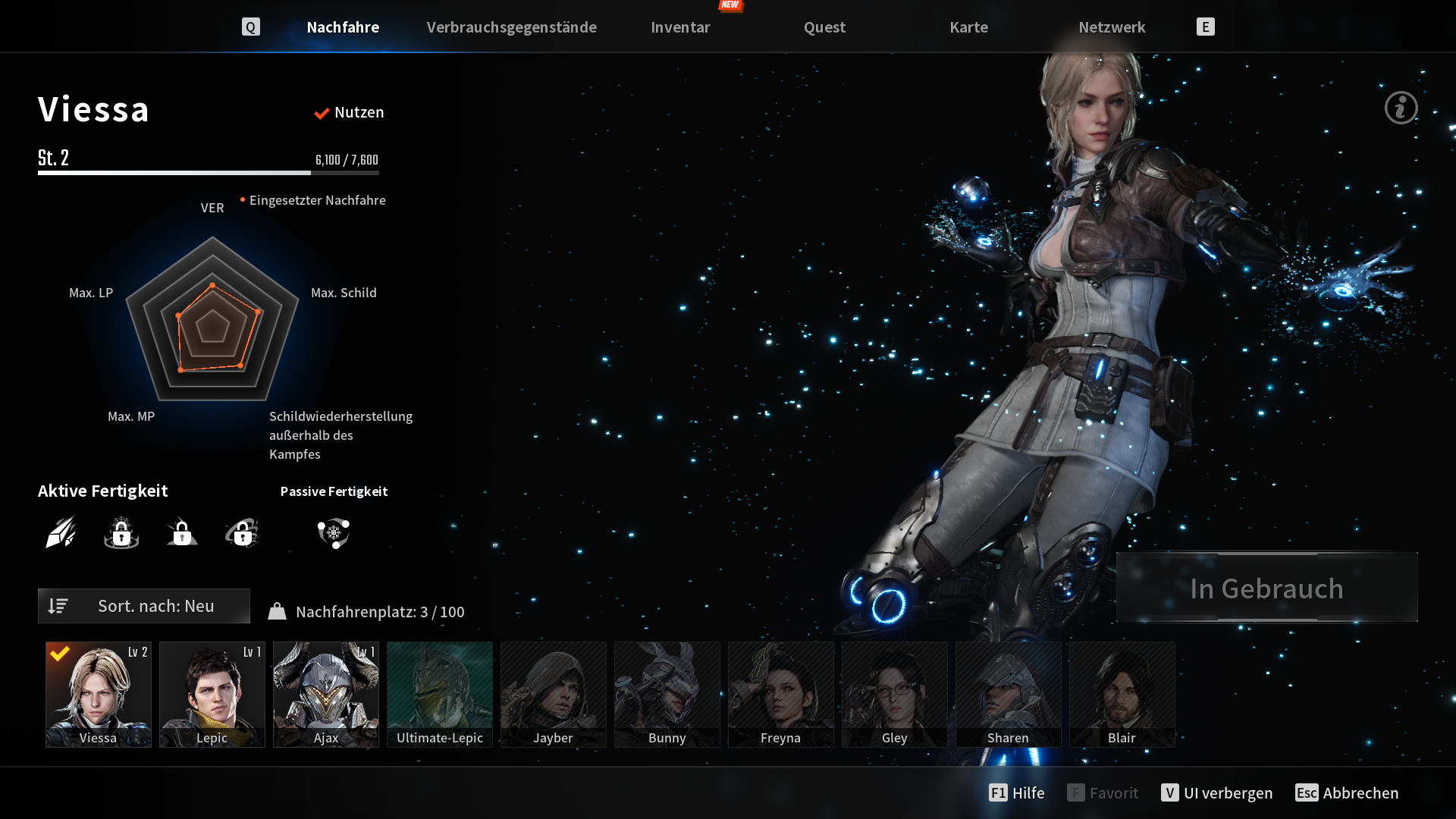View the snowflake passive skill icon
The height and width of the screenshot is (819, 1456).
(334, 533)
